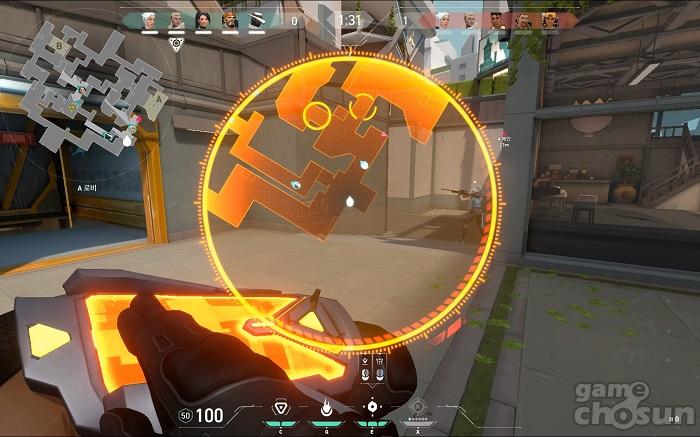Click the minimap in the corner
Image resolution: width=700 pixels, height=437 pixels.
(97, 85)
